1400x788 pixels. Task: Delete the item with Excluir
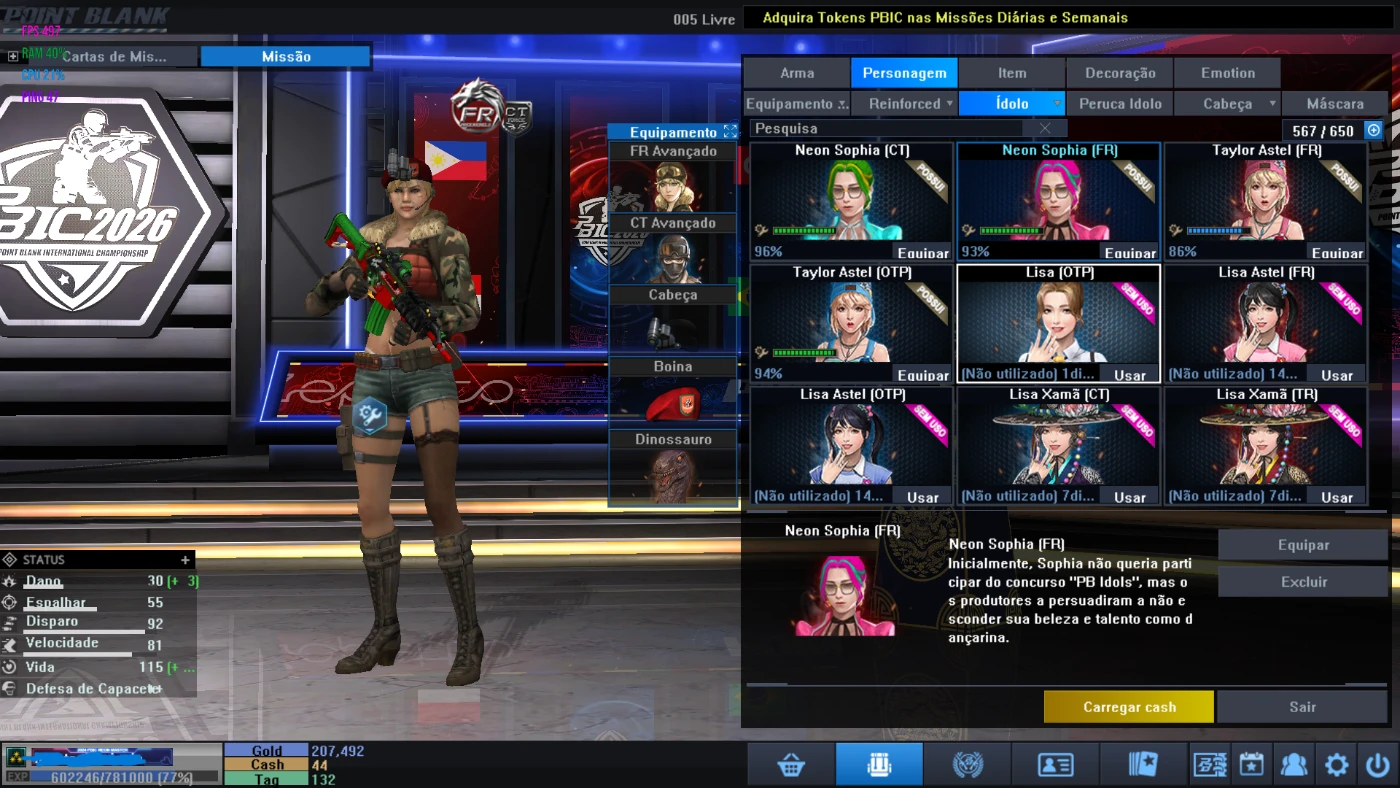(x=1303, y=582)
